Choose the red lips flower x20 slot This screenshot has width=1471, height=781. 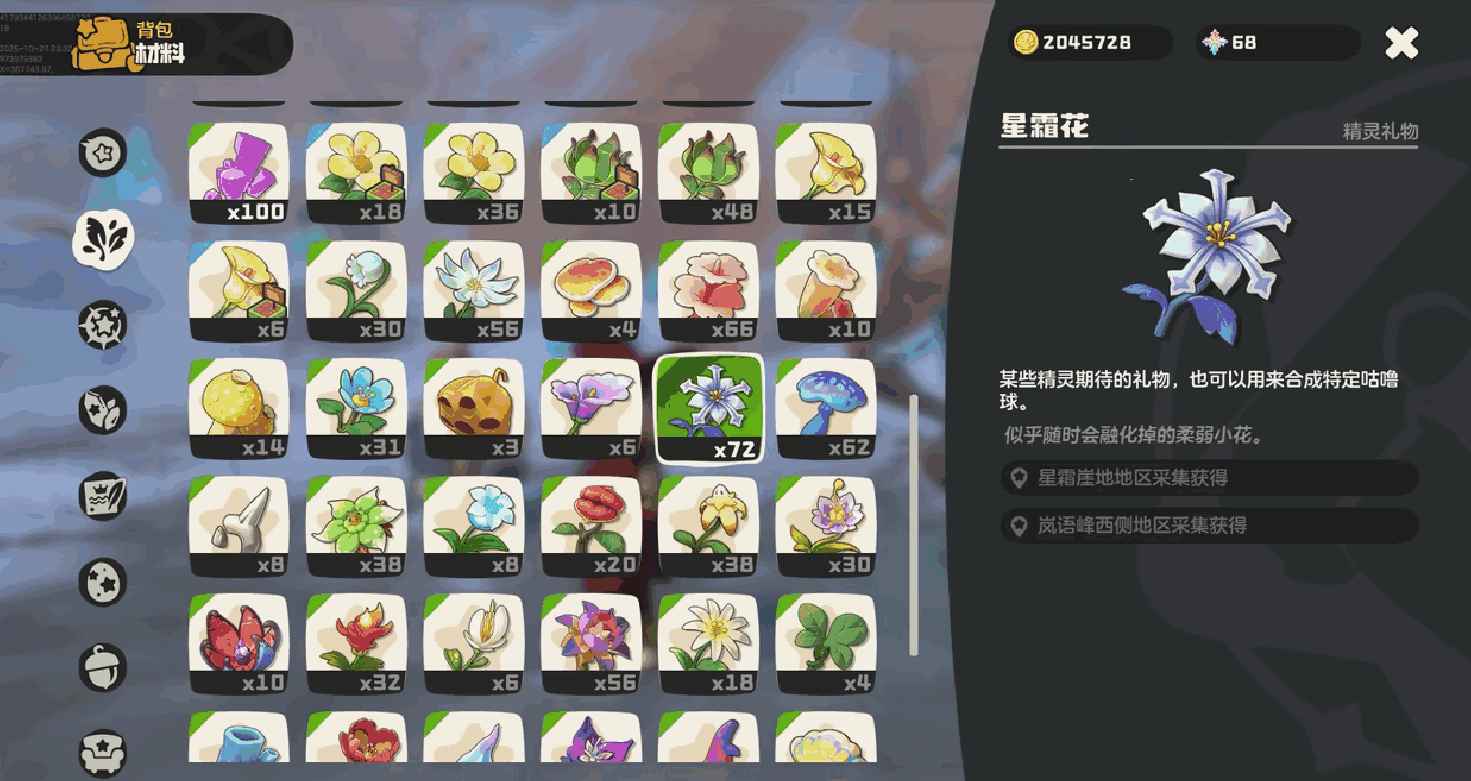point(590,527)
